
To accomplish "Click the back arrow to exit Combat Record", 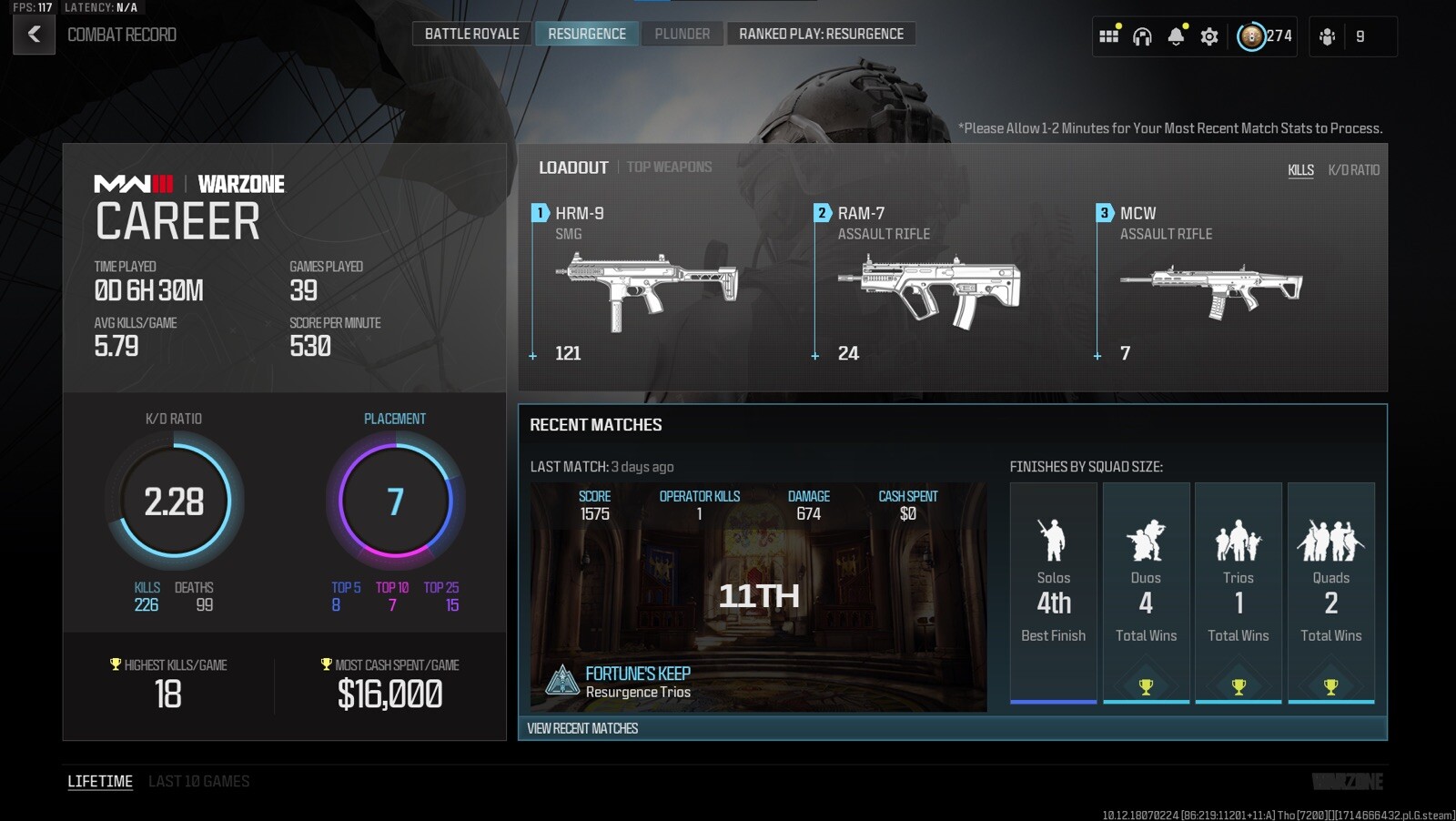I will pyautogui.click(x=33, y=35).
